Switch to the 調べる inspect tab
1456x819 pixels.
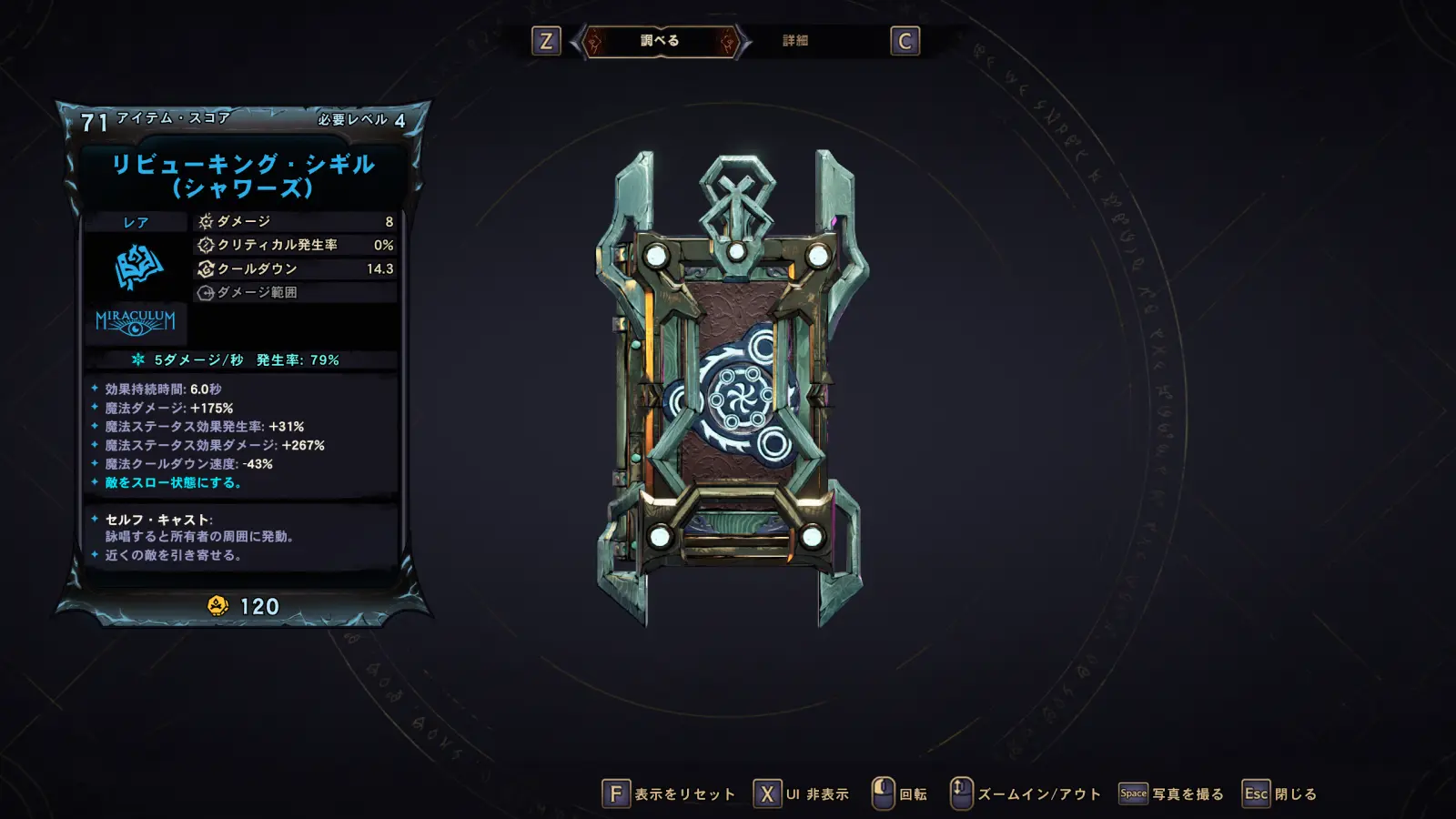[660, 41]
